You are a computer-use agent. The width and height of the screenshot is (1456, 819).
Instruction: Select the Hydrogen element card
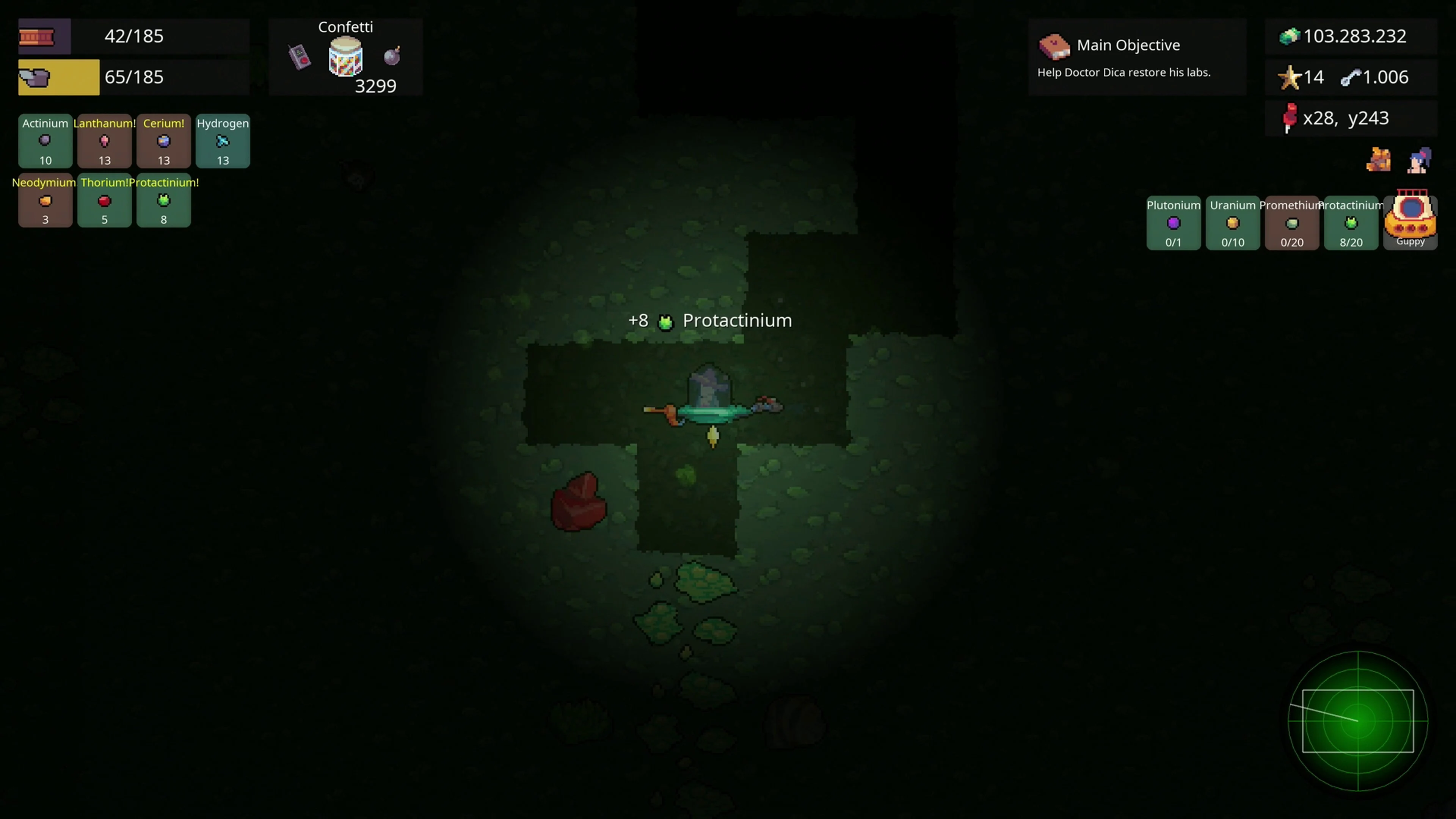point(223,141)
